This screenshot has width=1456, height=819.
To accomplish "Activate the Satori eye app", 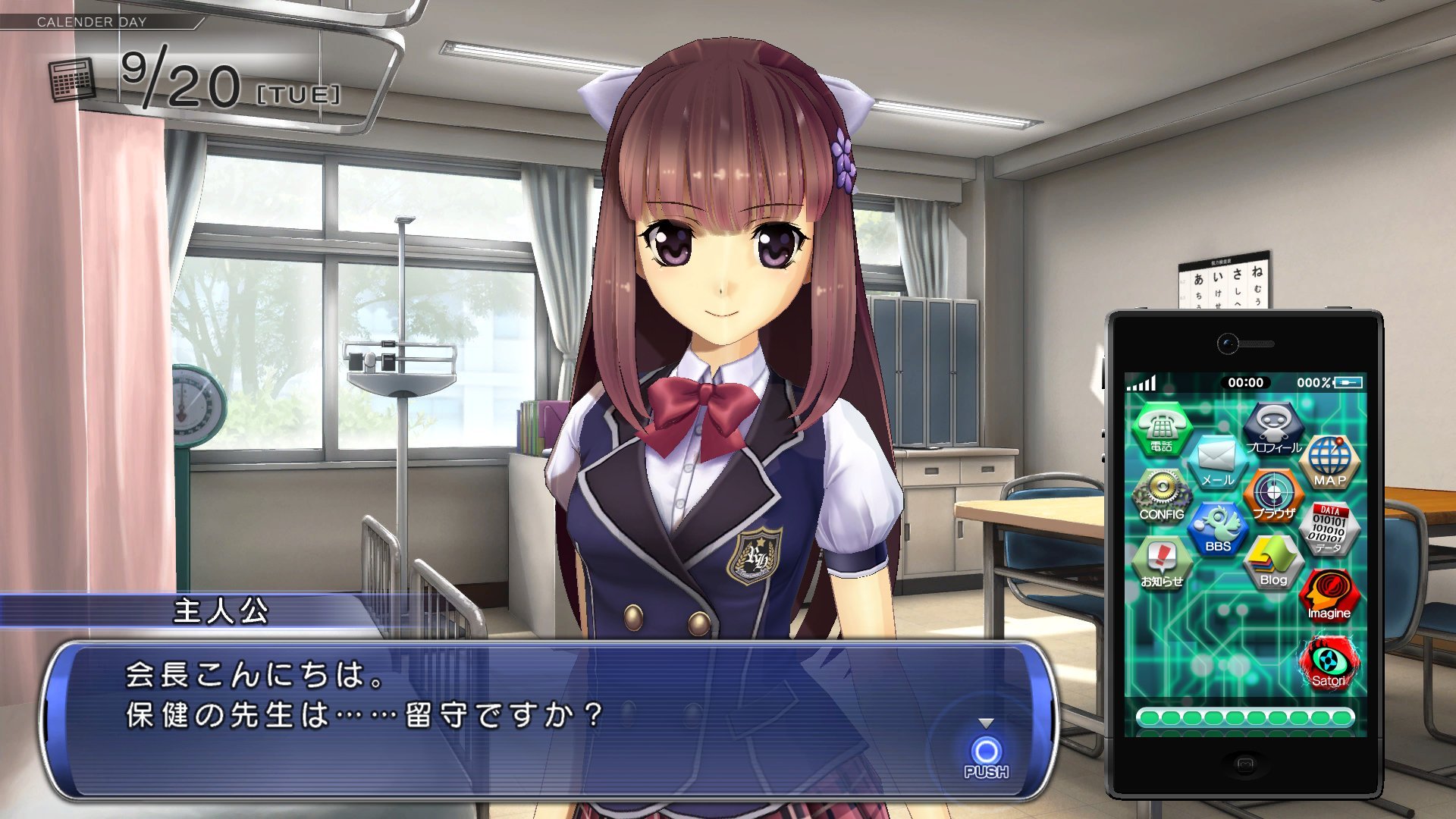I will 1329,663.
